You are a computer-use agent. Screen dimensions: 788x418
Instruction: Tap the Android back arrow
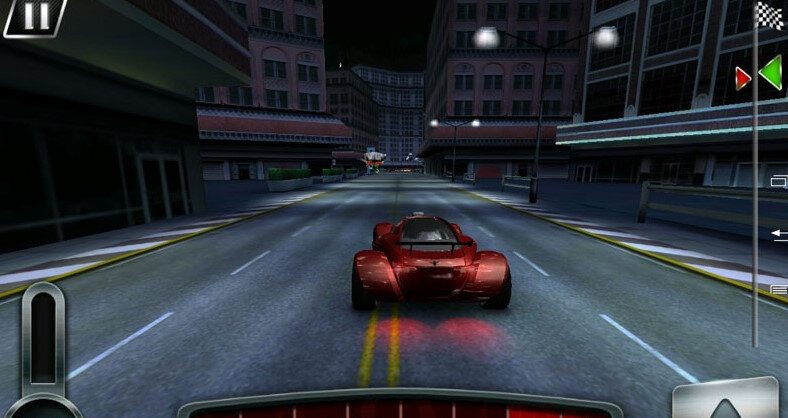[779, 234]
